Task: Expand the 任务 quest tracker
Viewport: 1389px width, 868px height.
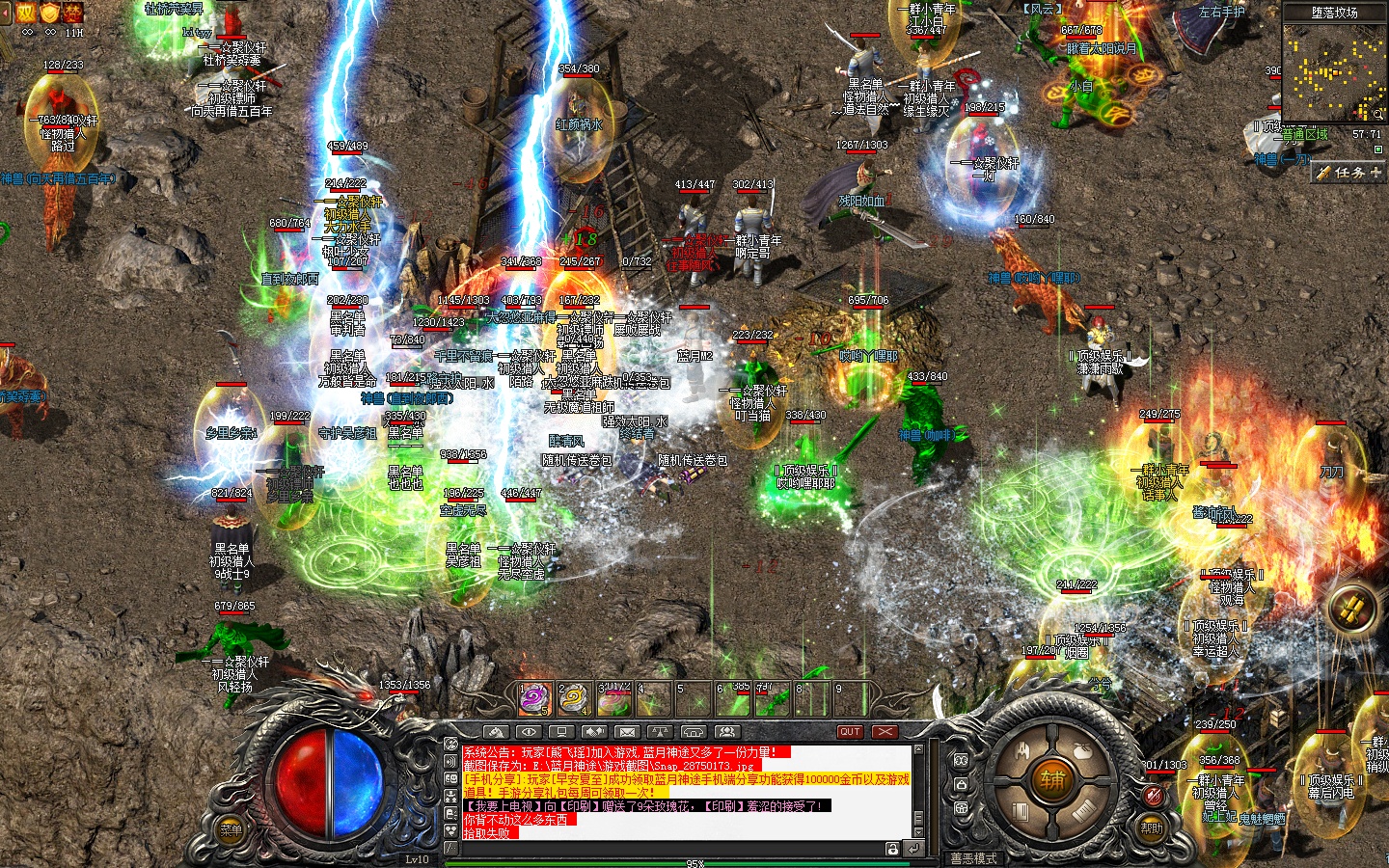Action: point(1348,173)
